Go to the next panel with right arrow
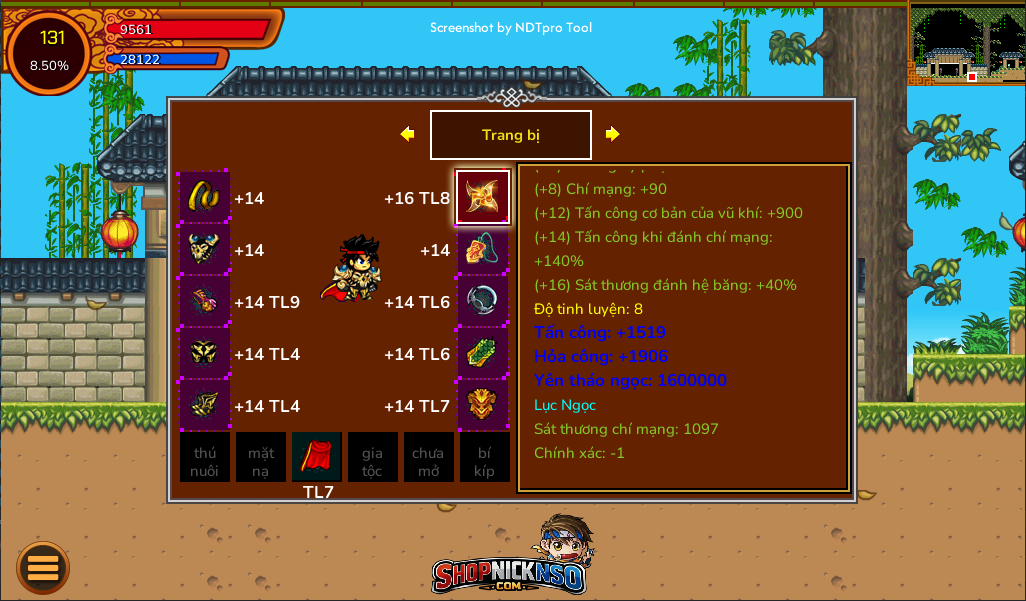This screenshot has width=1026, height=601. pos(613,134)
